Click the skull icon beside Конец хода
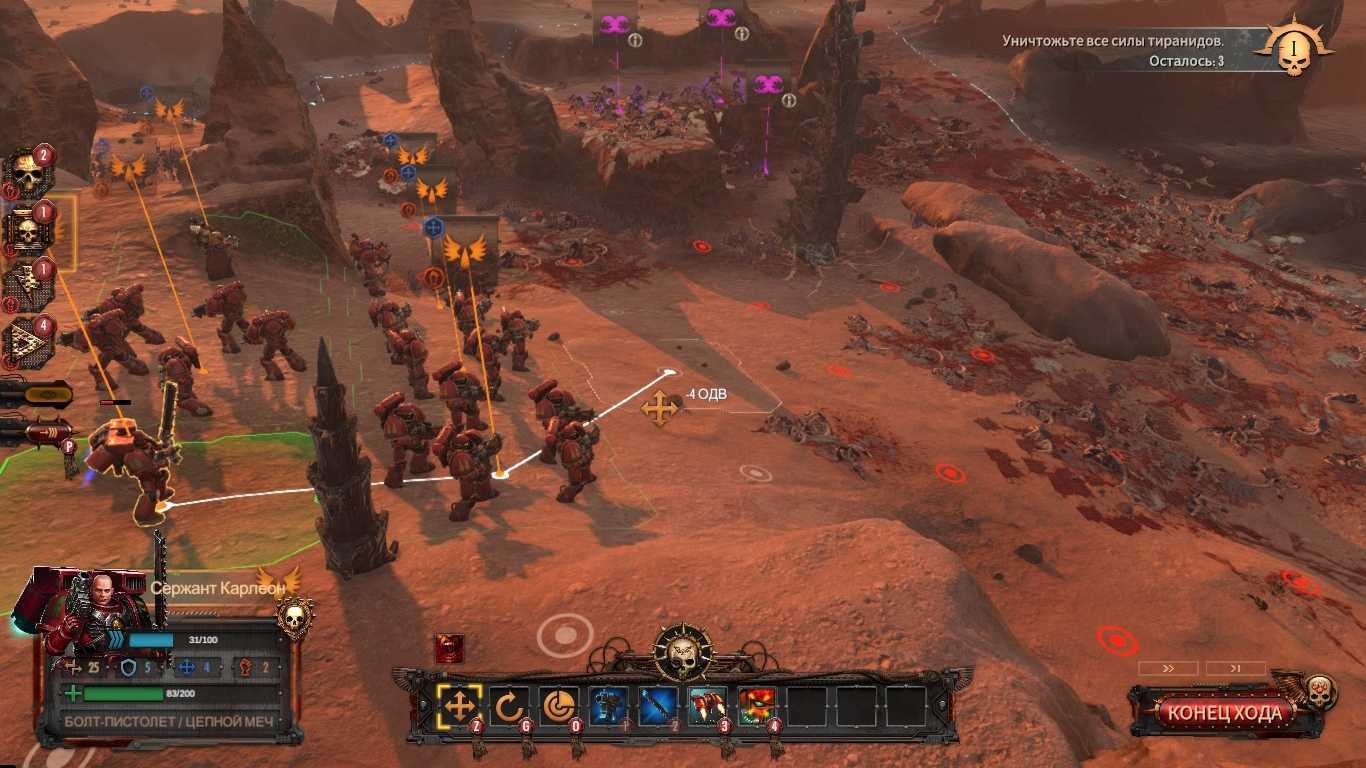This screenshot has width=1366, height=768. (x=1319, y=691)
